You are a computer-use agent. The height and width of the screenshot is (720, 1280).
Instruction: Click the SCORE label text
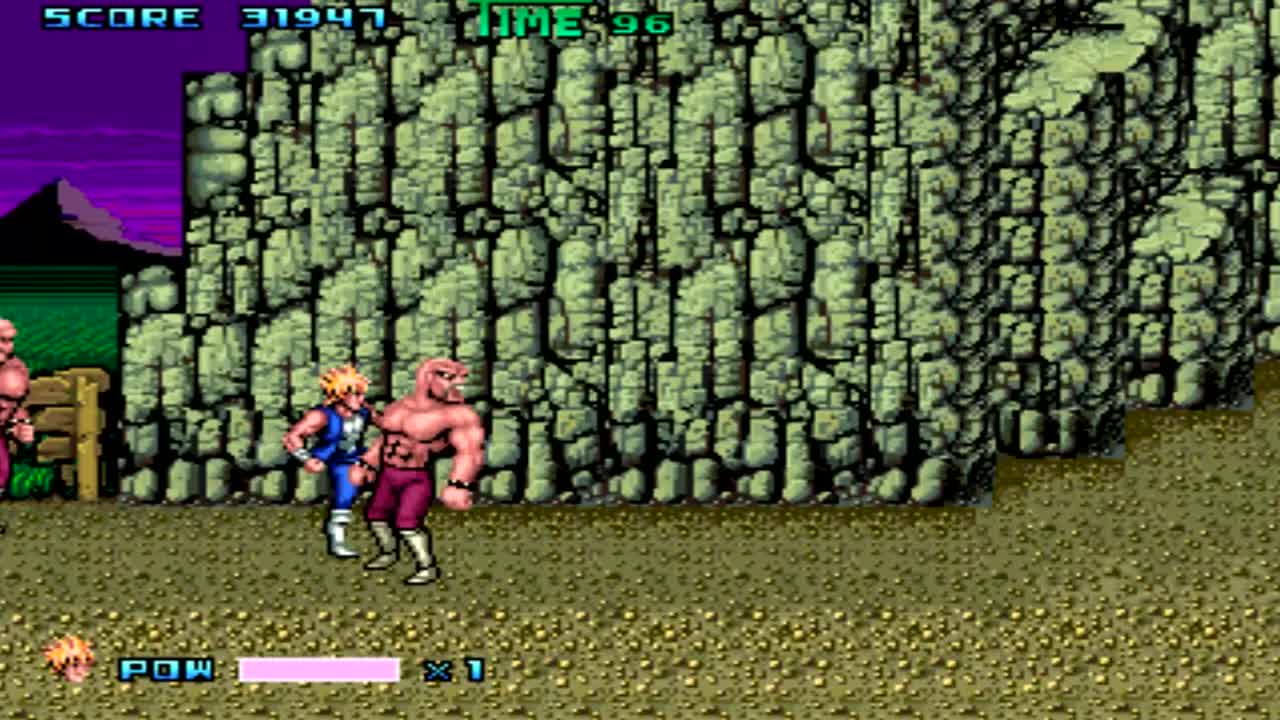[x=120, y=18]
